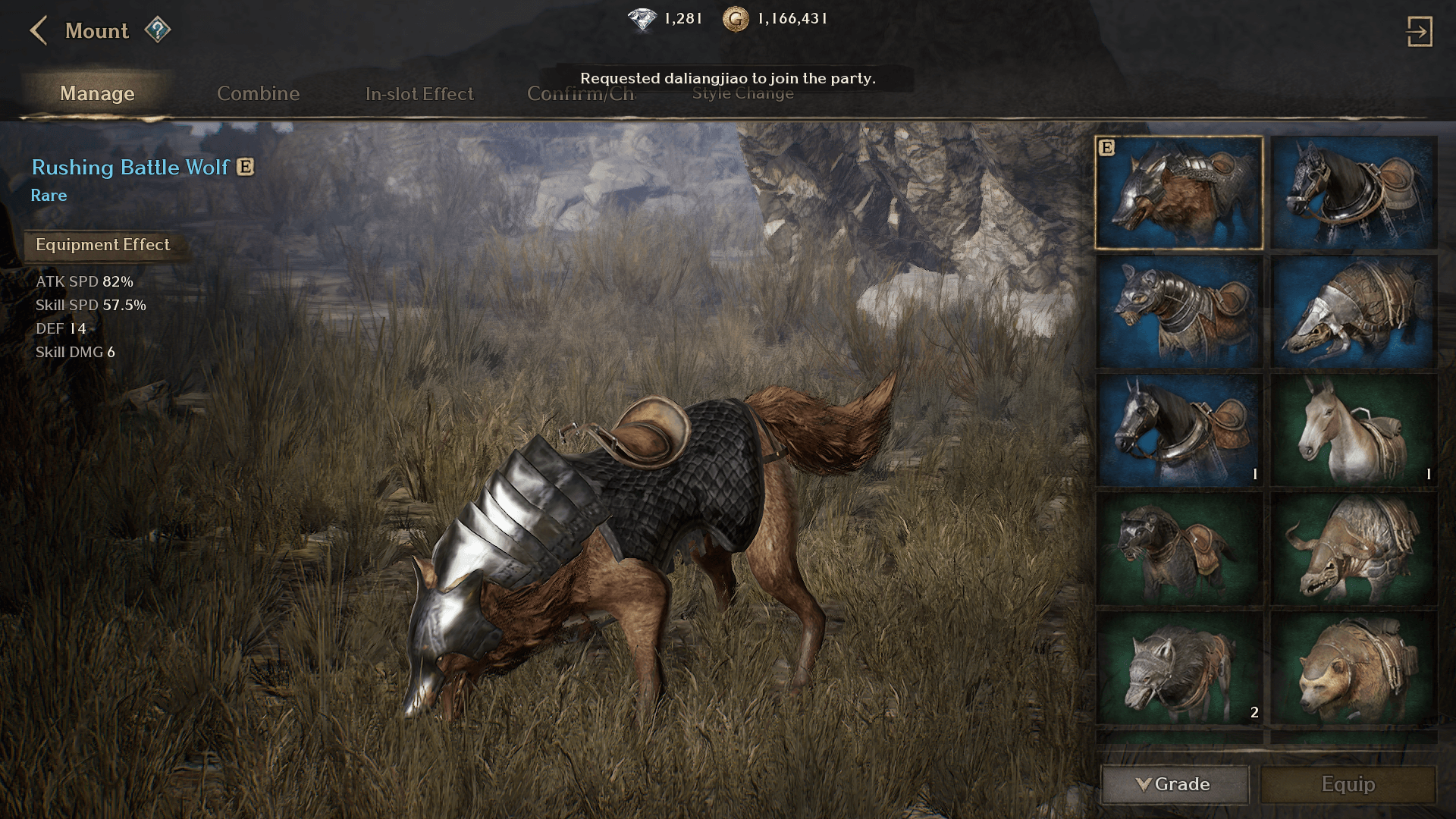
Task: Click the Equip button
Action: point(1348,784)
